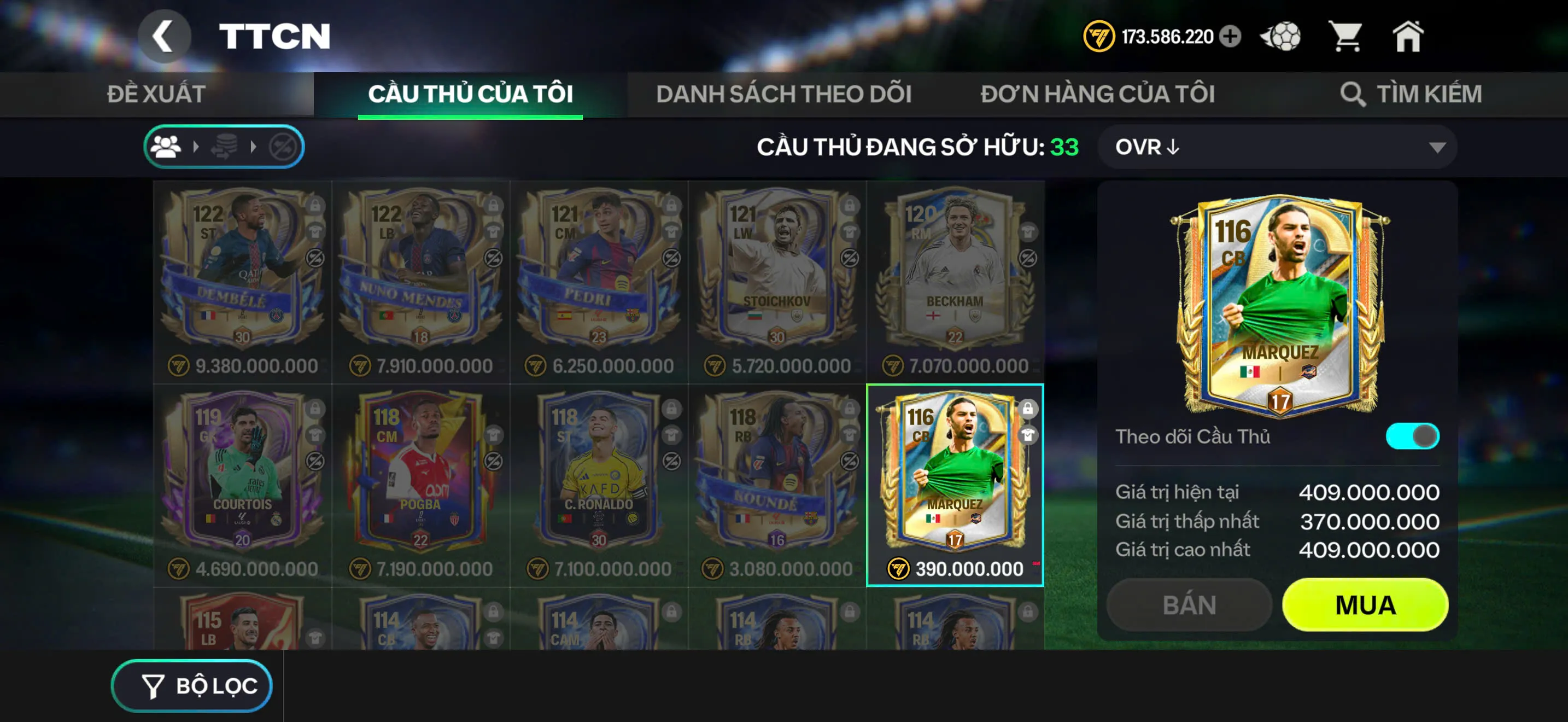Open the BỘ LỌC filter panel
The image size is (1568, 722).
click(192, 685)
